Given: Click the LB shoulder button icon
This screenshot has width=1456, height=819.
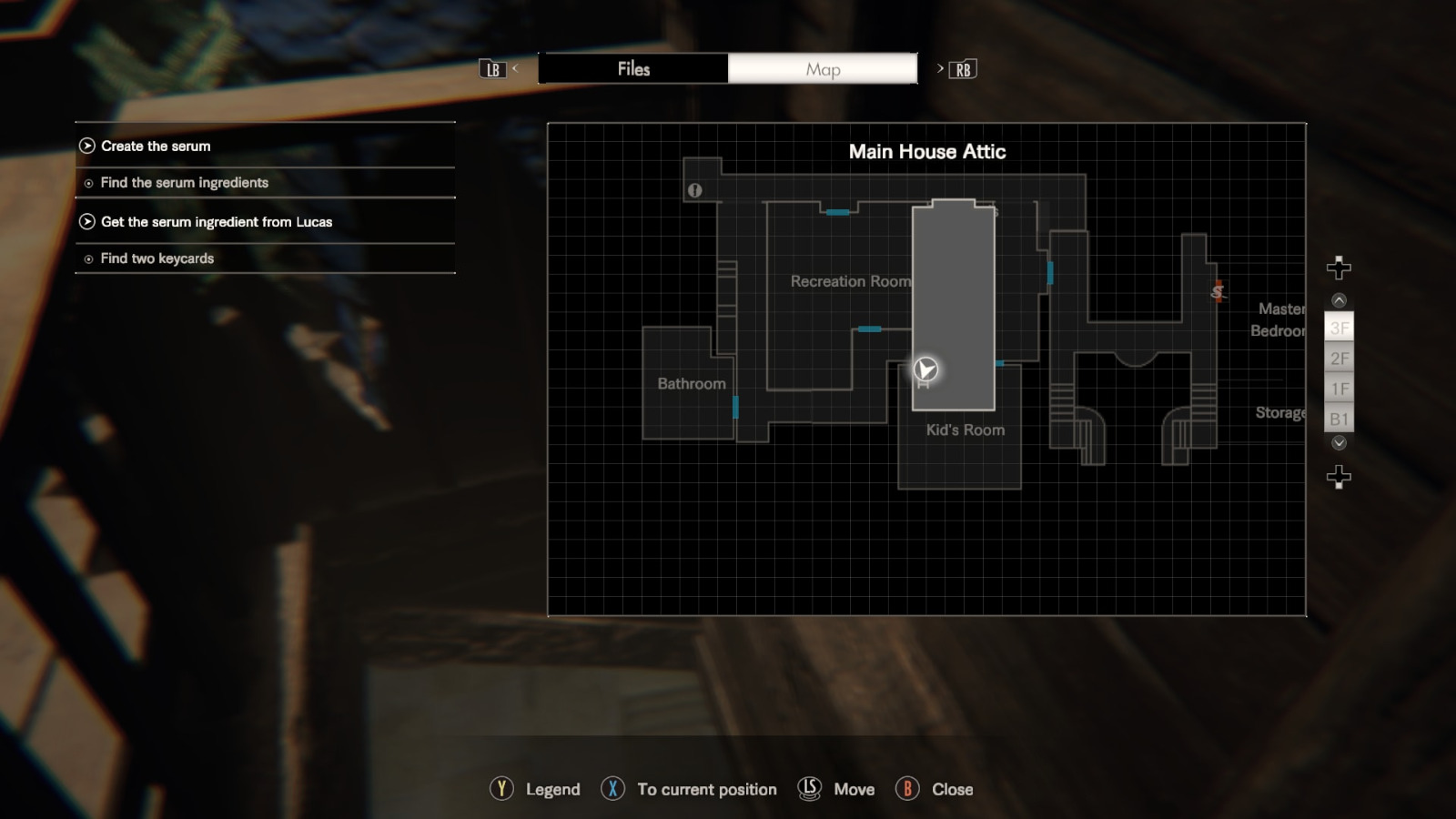Looking at the screenshot, I should click(x=492, y=68).
